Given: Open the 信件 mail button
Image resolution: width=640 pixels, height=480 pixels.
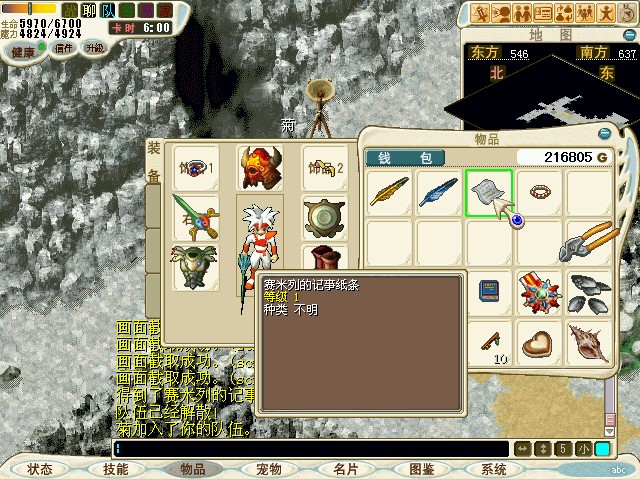Looking at the screenshot, I should coord(64,48).
